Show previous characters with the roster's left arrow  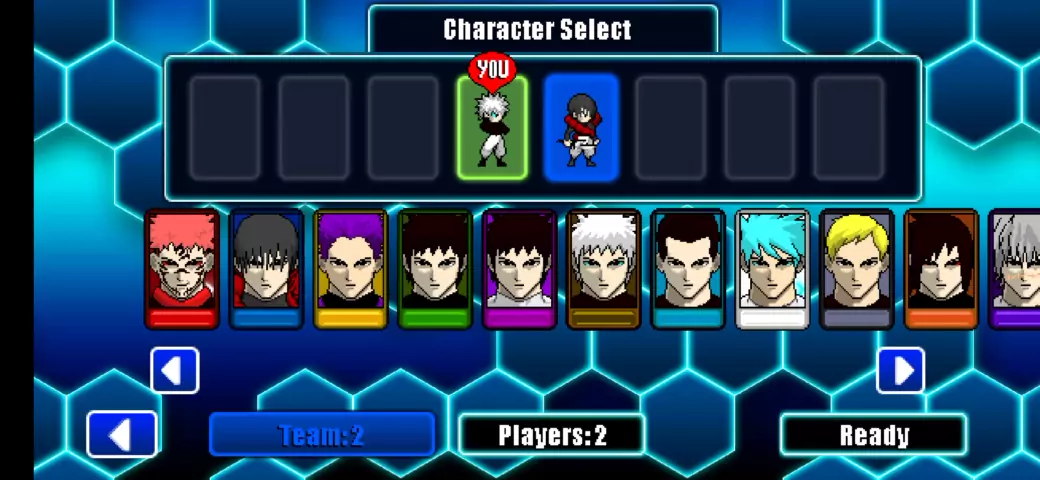click(175, 371)
